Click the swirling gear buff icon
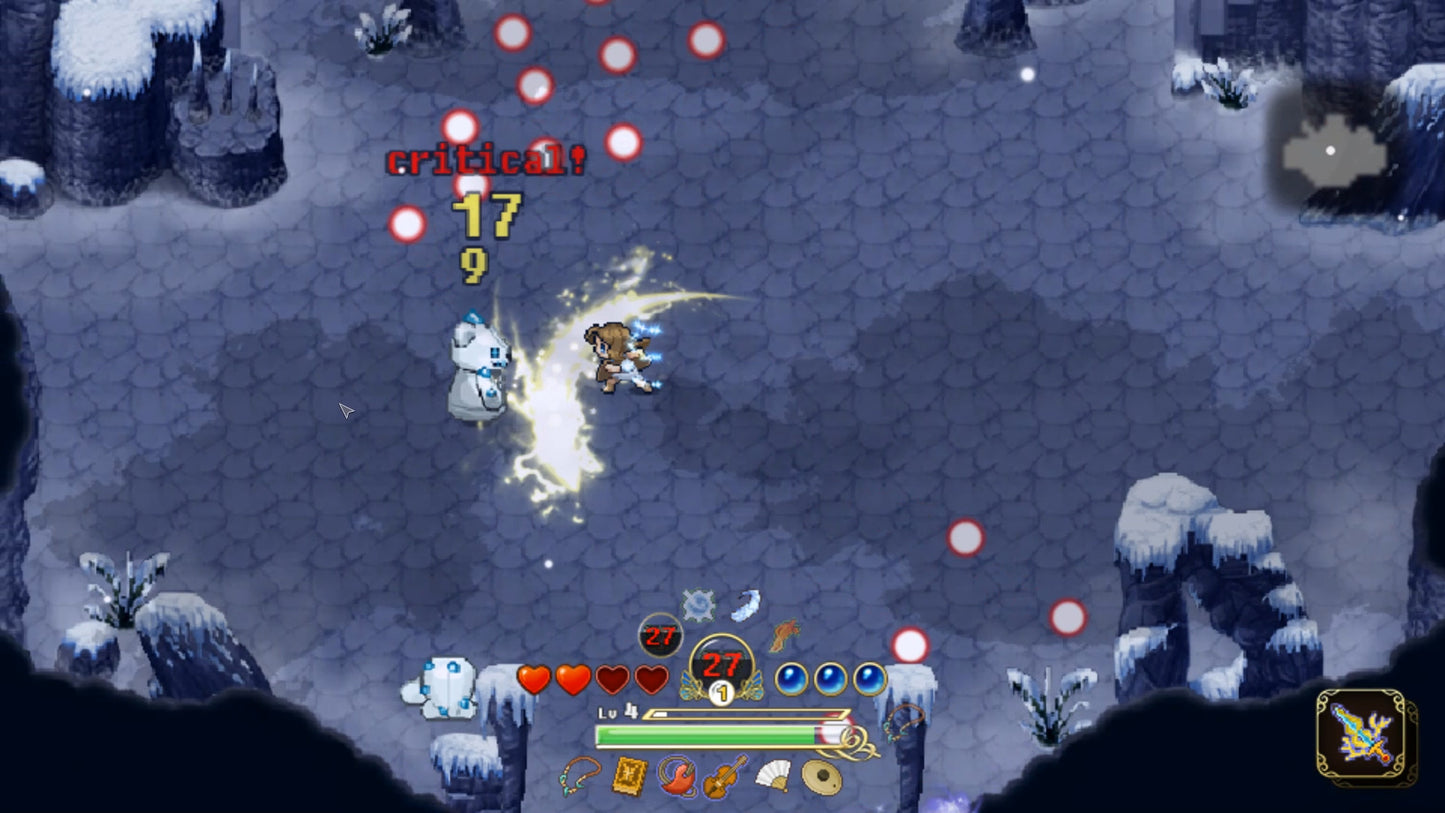Screen dimensions: 1445x813 tap(698, 605)
